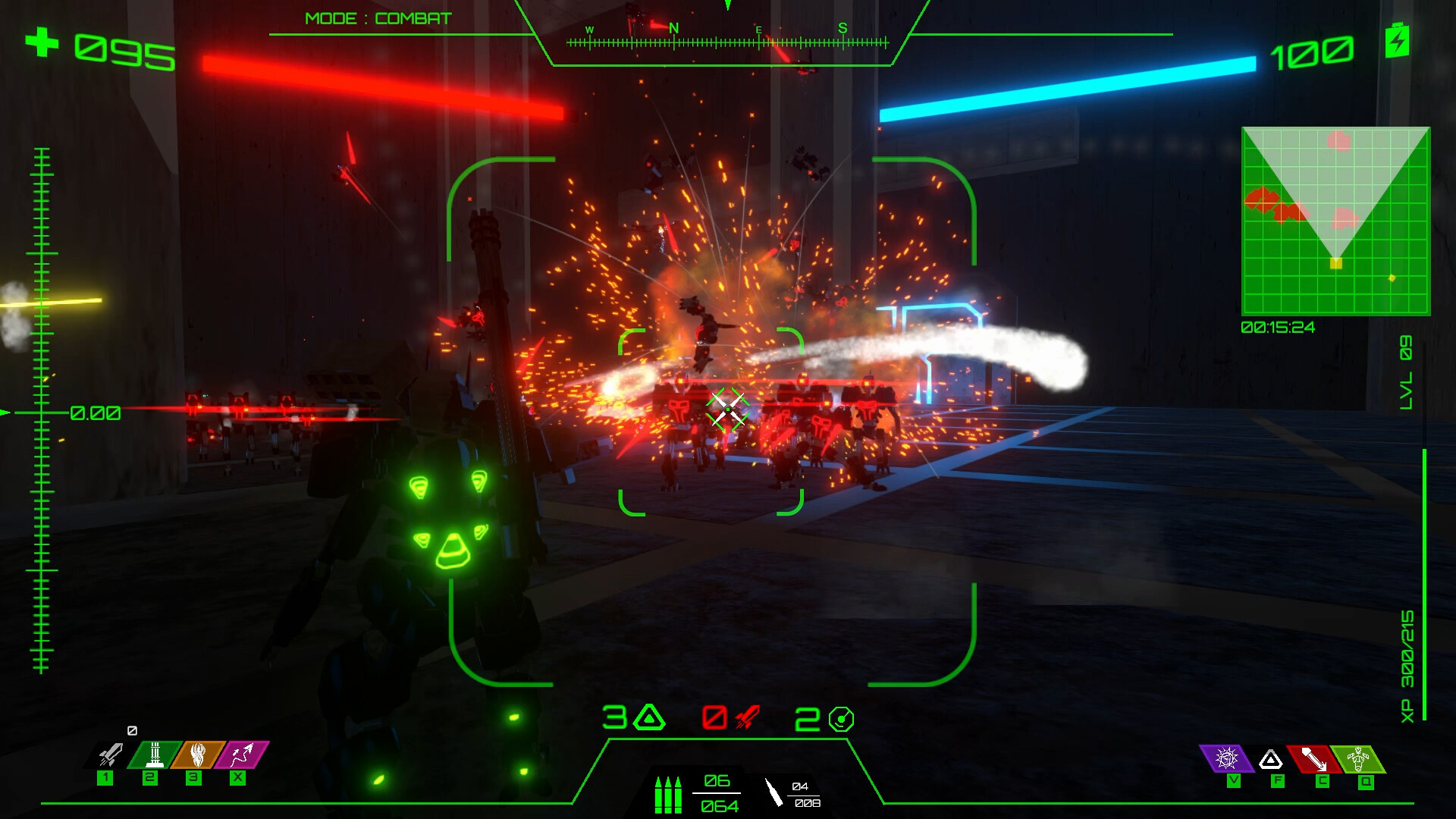Use the red airstrike ability (C)
This screenshot has height=819, width=1456.
[x=1311, y=757]
